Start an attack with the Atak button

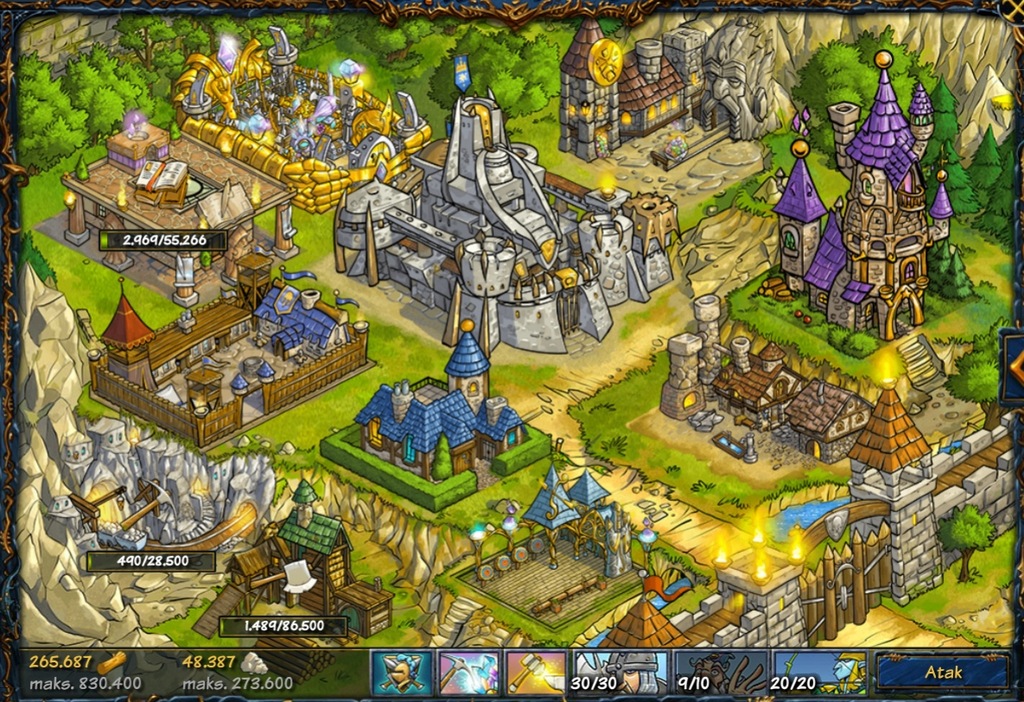943,673
